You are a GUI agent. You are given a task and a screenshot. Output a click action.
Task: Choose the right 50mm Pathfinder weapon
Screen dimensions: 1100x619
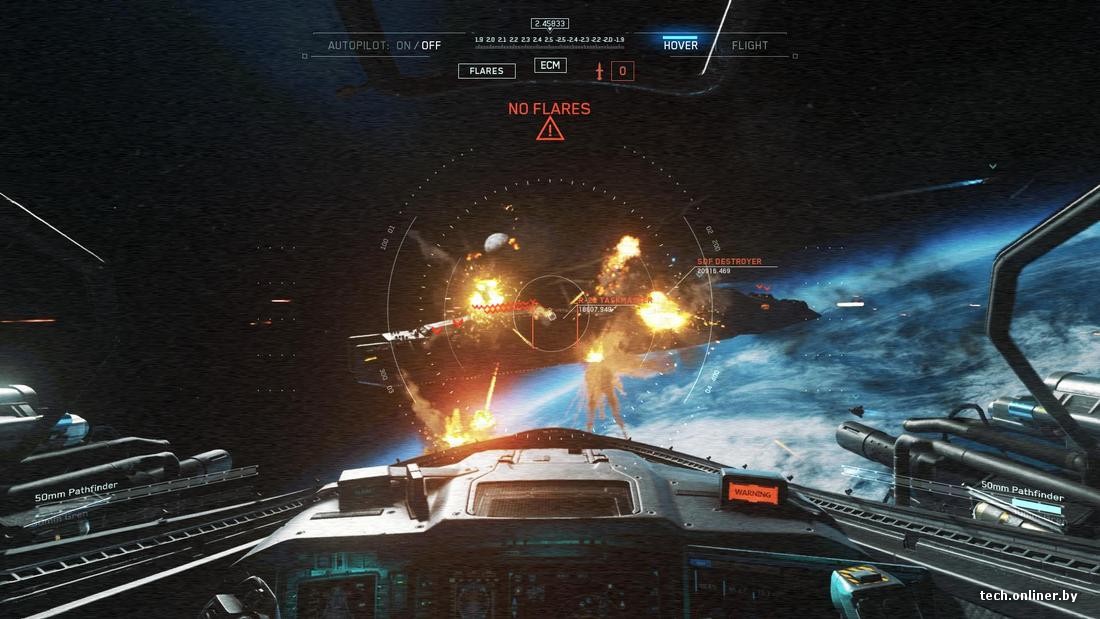(x=1022, y=486)
